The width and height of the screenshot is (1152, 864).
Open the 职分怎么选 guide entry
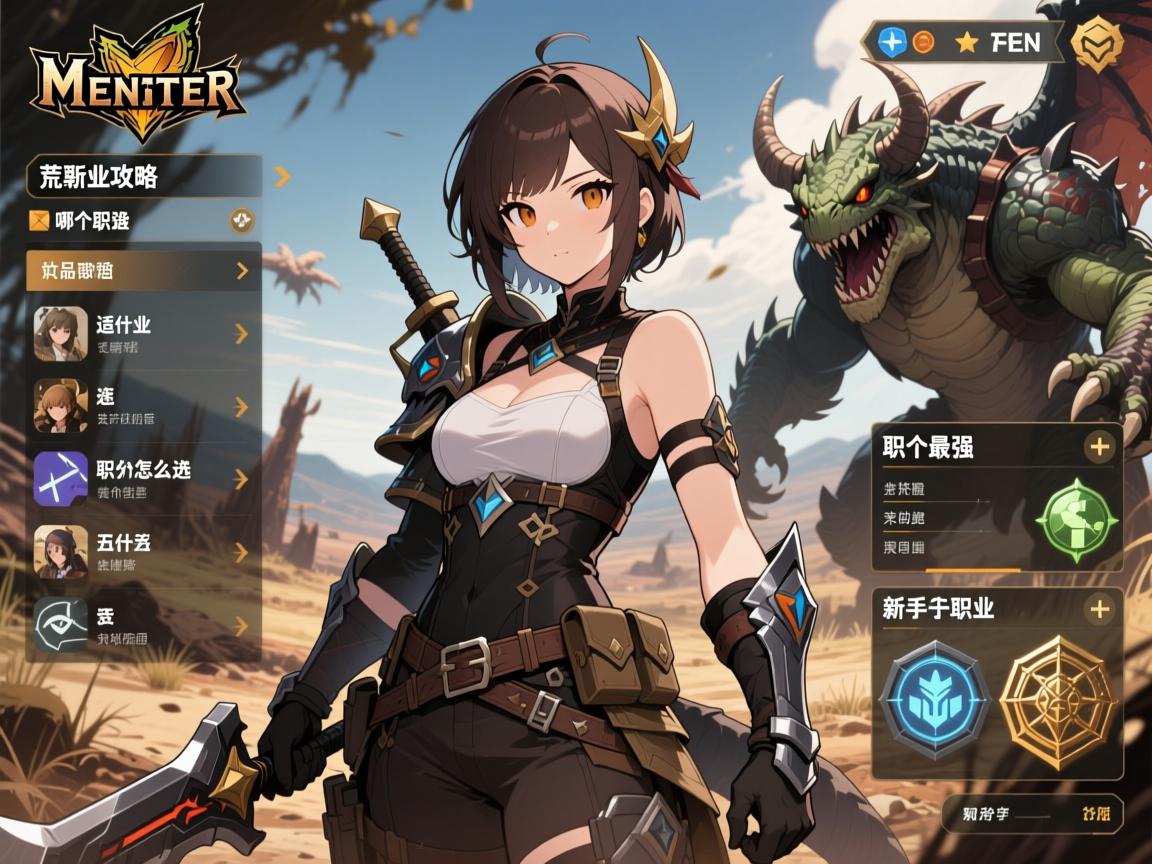pos(144,477)
